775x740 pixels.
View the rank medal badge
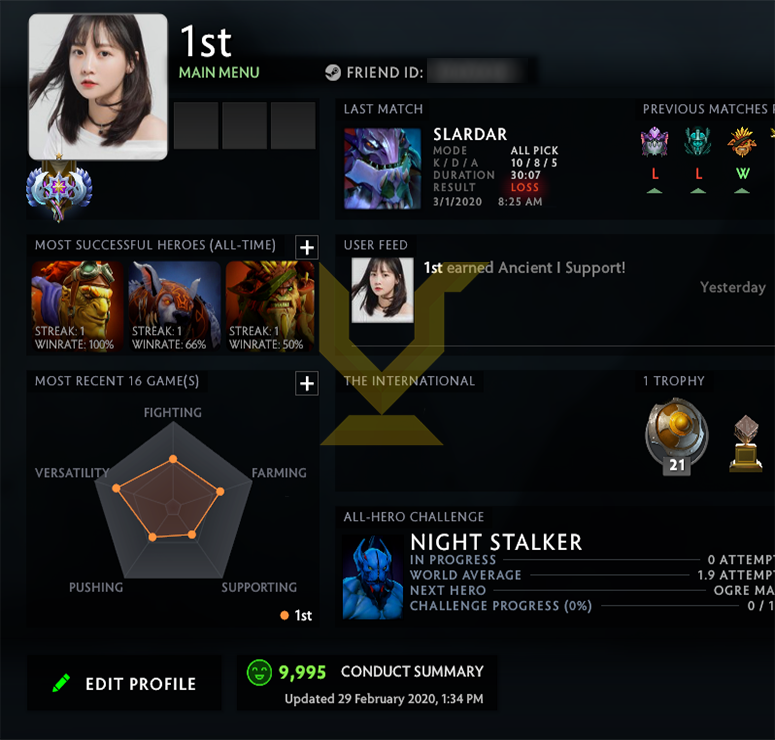tap(59, 190)
